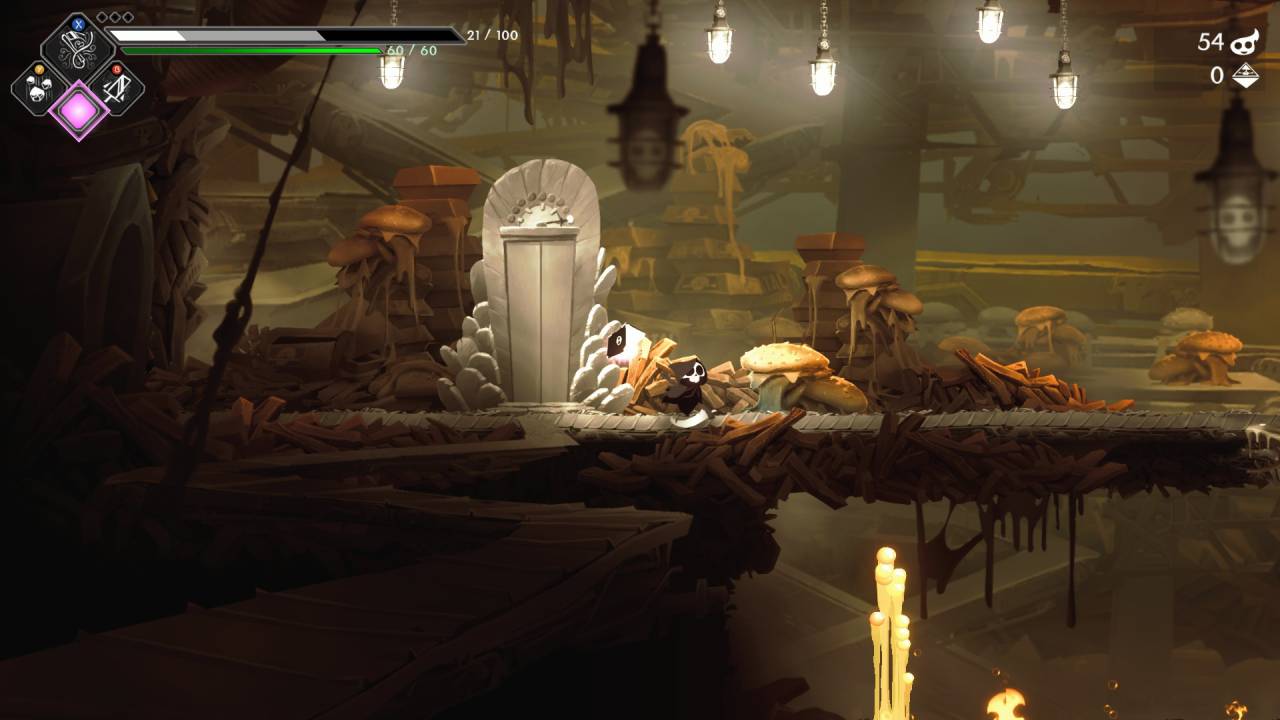Choose the bladed weapon slot with red badge
1280x720 pixels.
(x=117, y=88)
